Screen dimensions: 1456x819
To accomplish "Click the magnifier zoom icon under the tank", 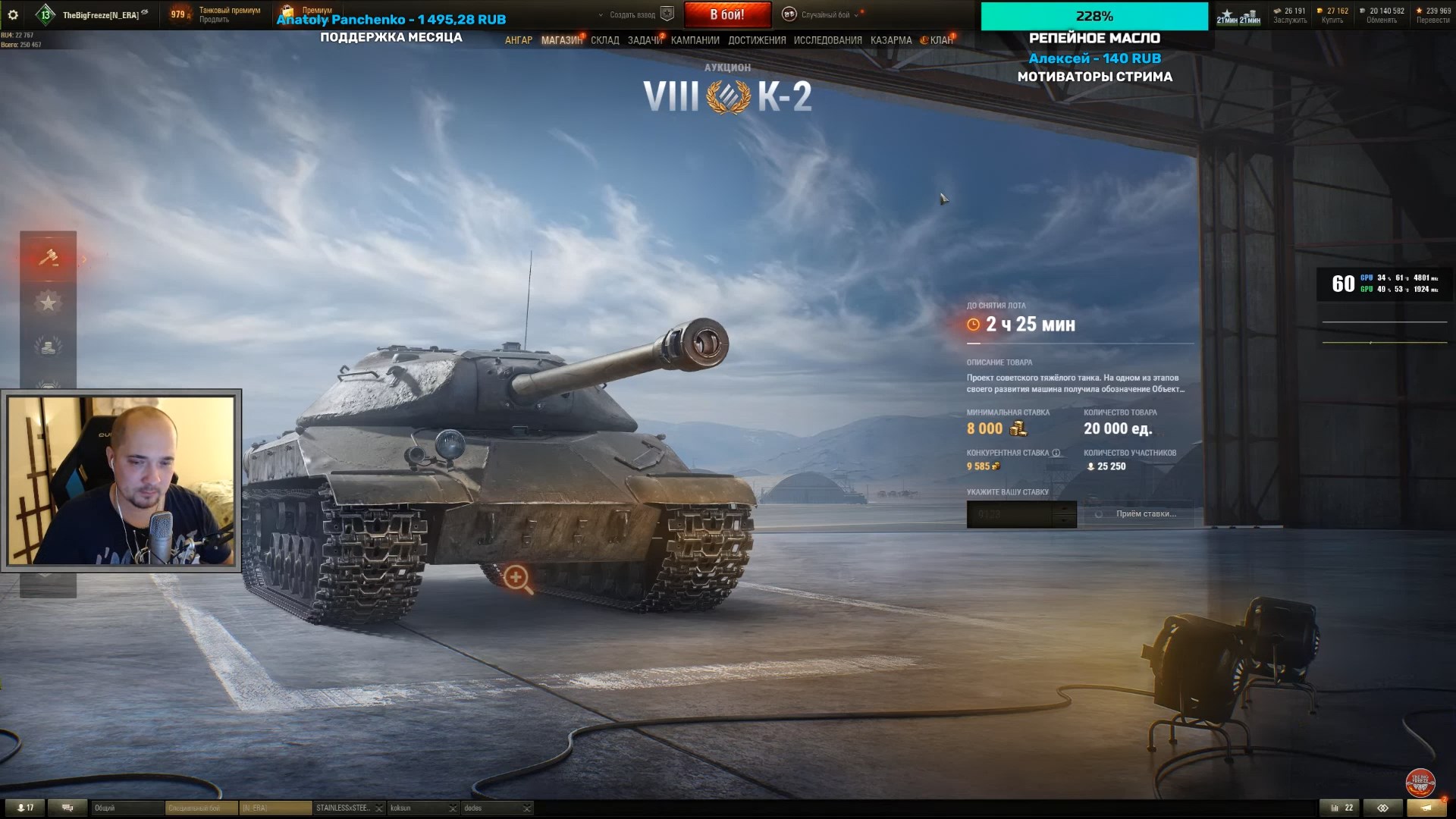I will click(517, 578).
